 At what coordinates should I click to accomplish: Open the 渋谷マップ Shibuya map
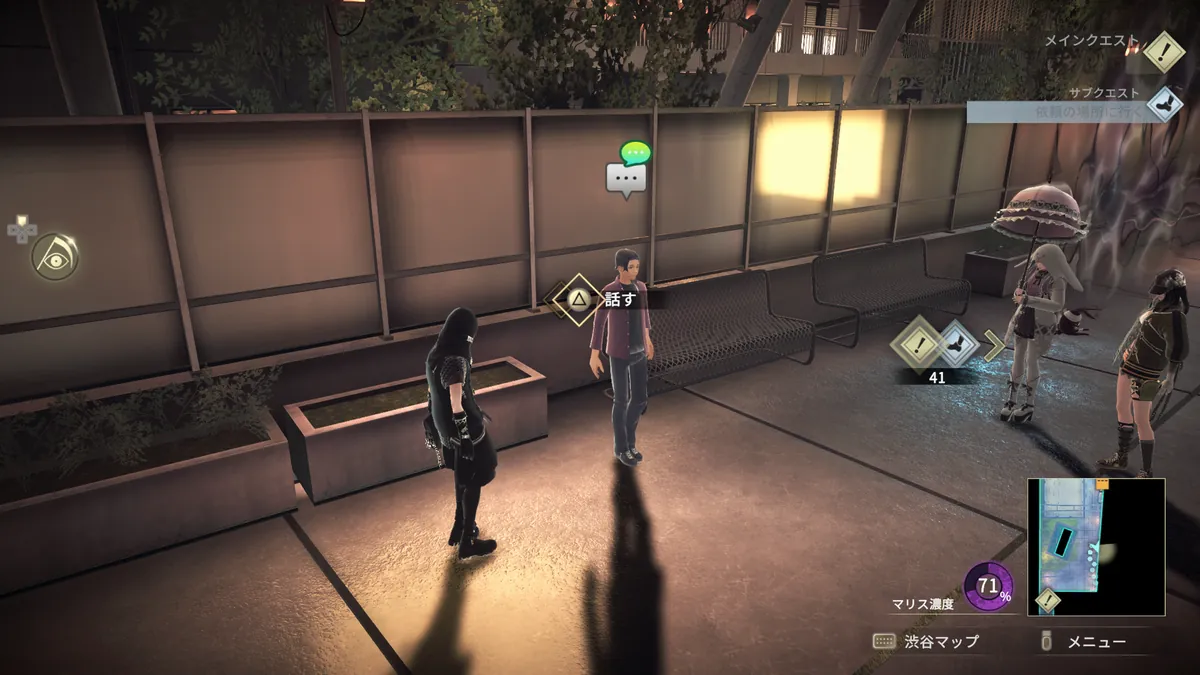tap(926, 641)
